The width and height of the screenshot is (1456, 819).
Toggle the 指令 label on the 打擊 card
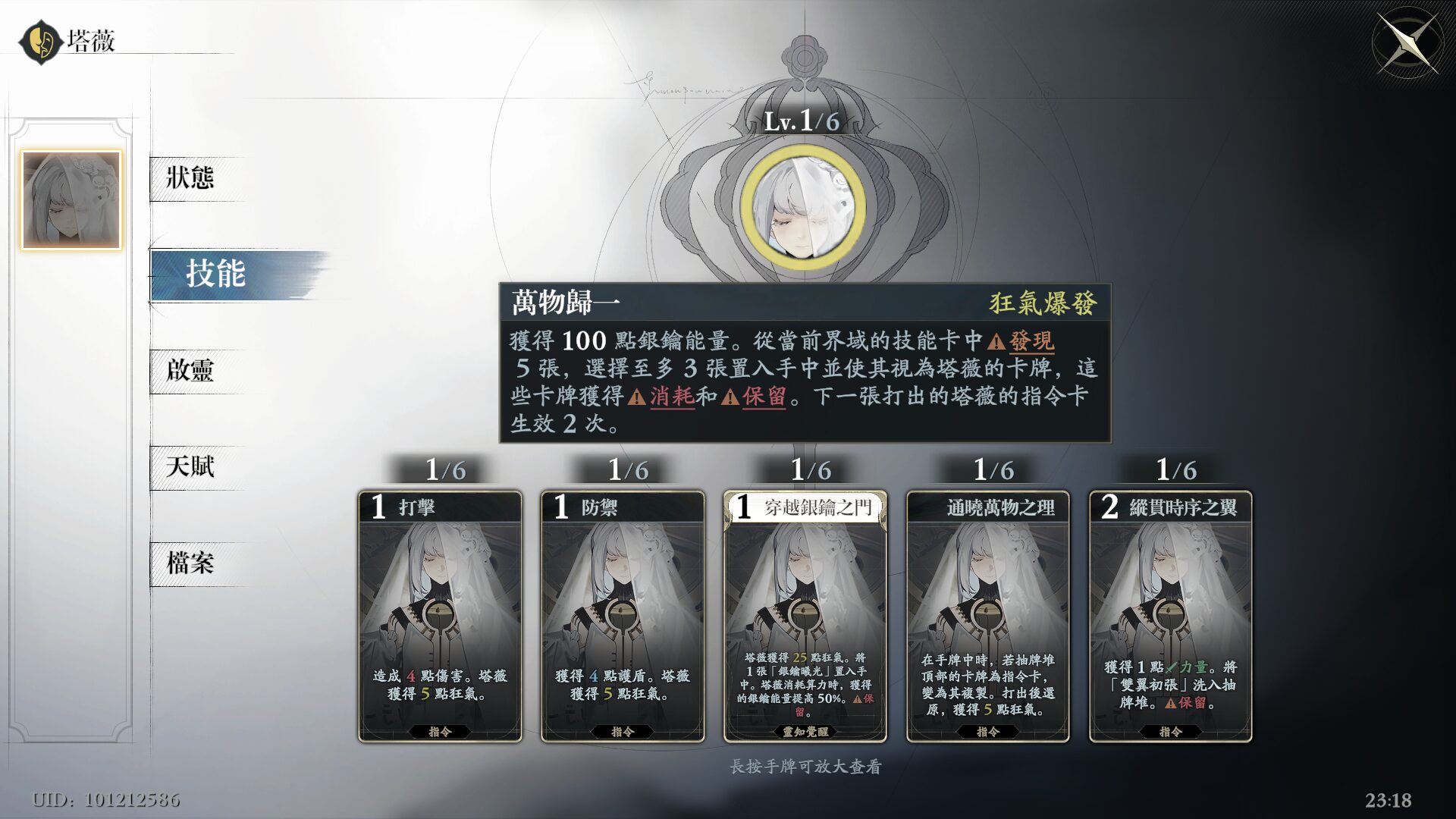coord(440,732)
